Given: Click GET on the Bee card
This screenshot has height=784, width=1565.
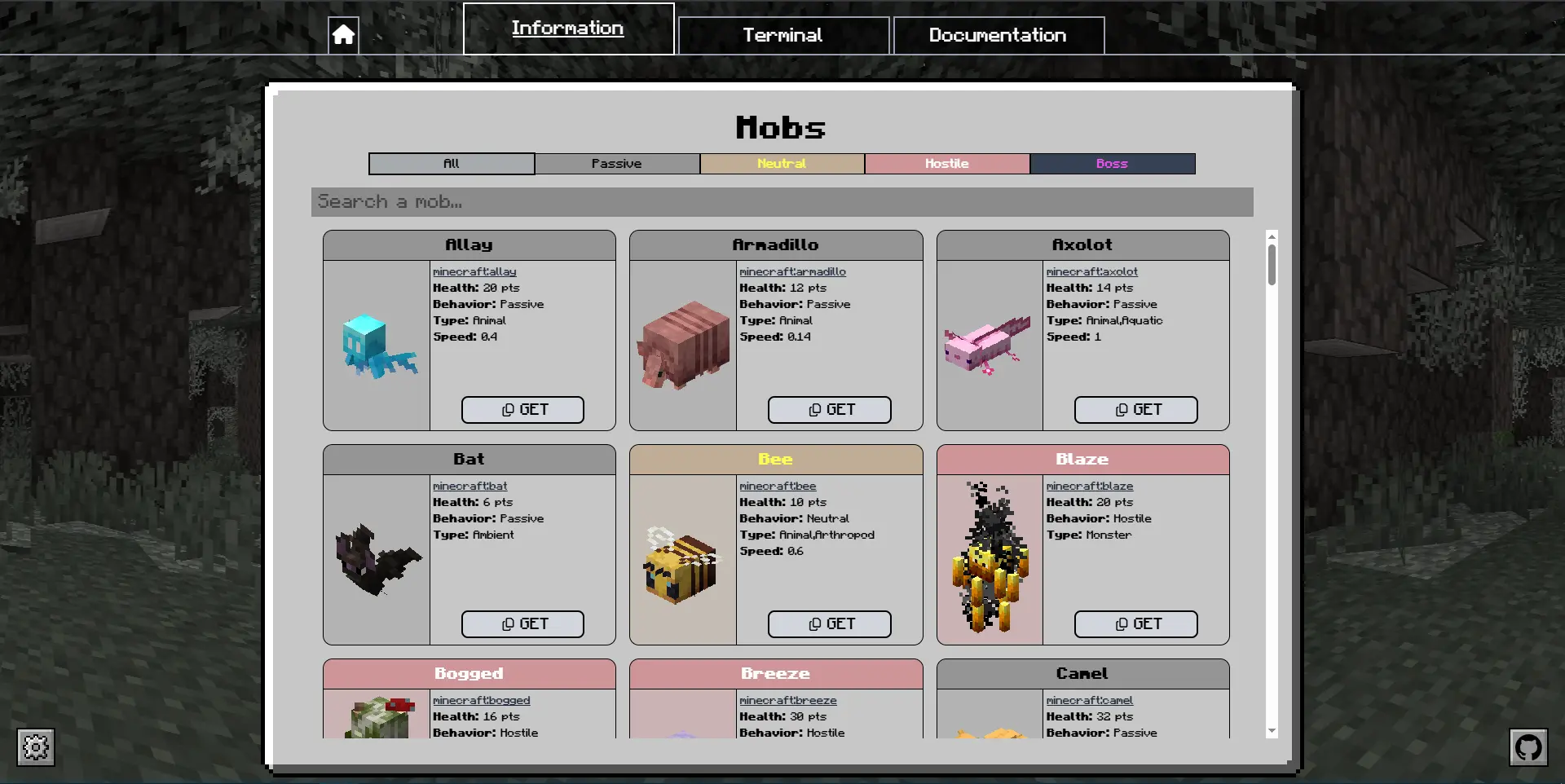Looking at the screenshot, I should click(829, 623).
